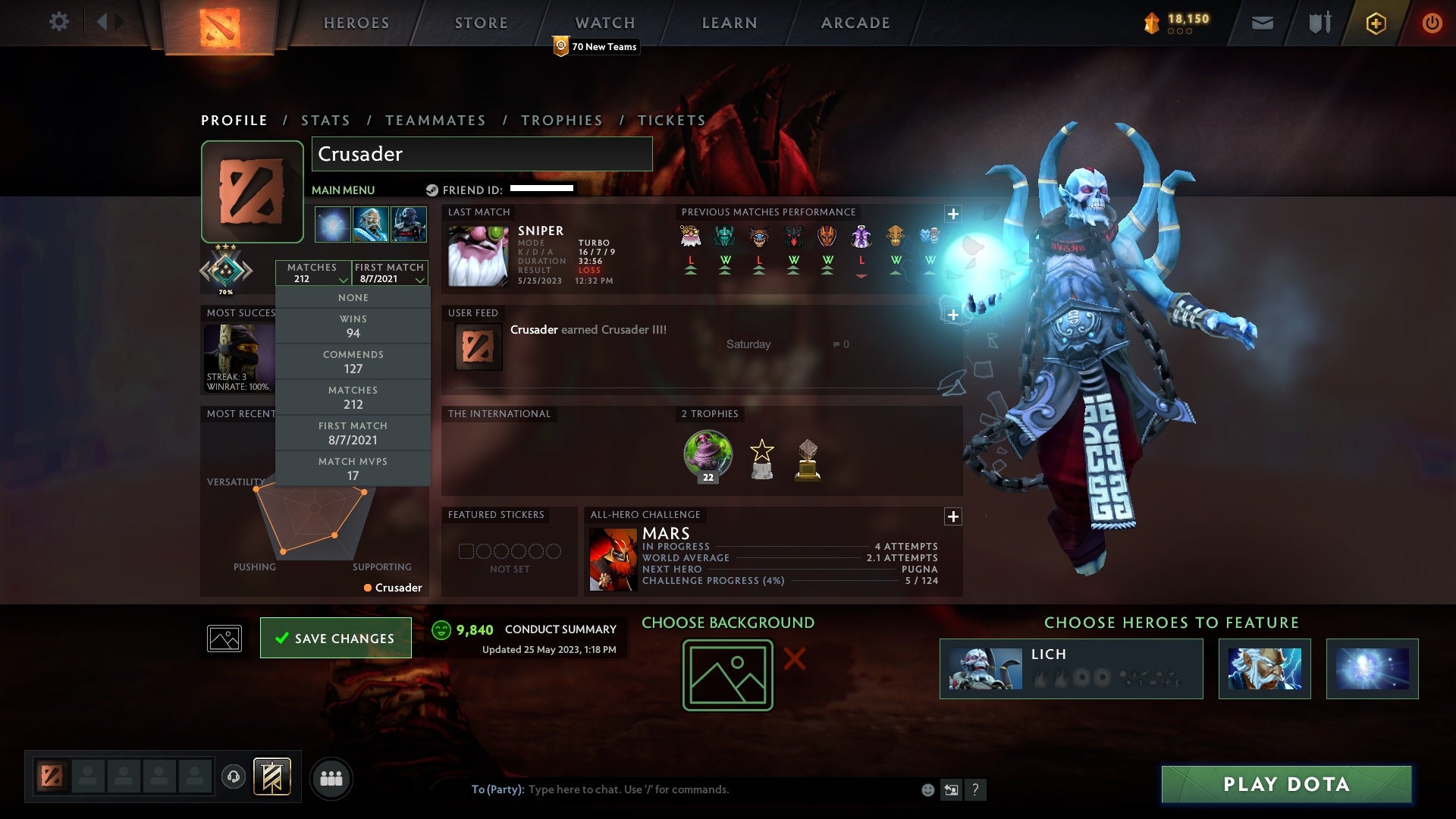Open the party finder people icon

click(x=331, y=778)
